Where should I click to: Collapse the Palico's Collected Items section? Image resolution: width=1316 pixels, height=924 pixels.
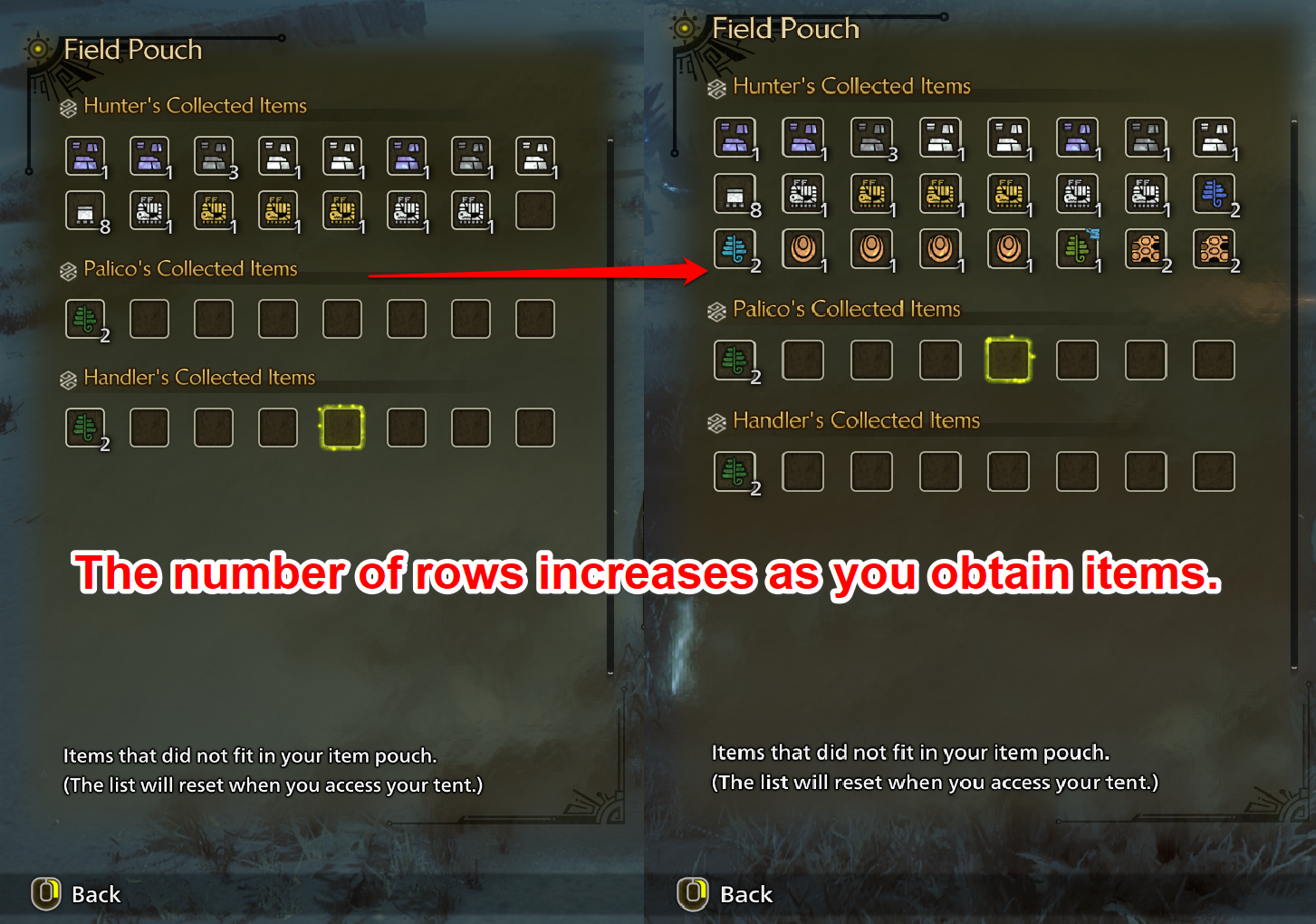pyautogui.click(x=191, y=268)
